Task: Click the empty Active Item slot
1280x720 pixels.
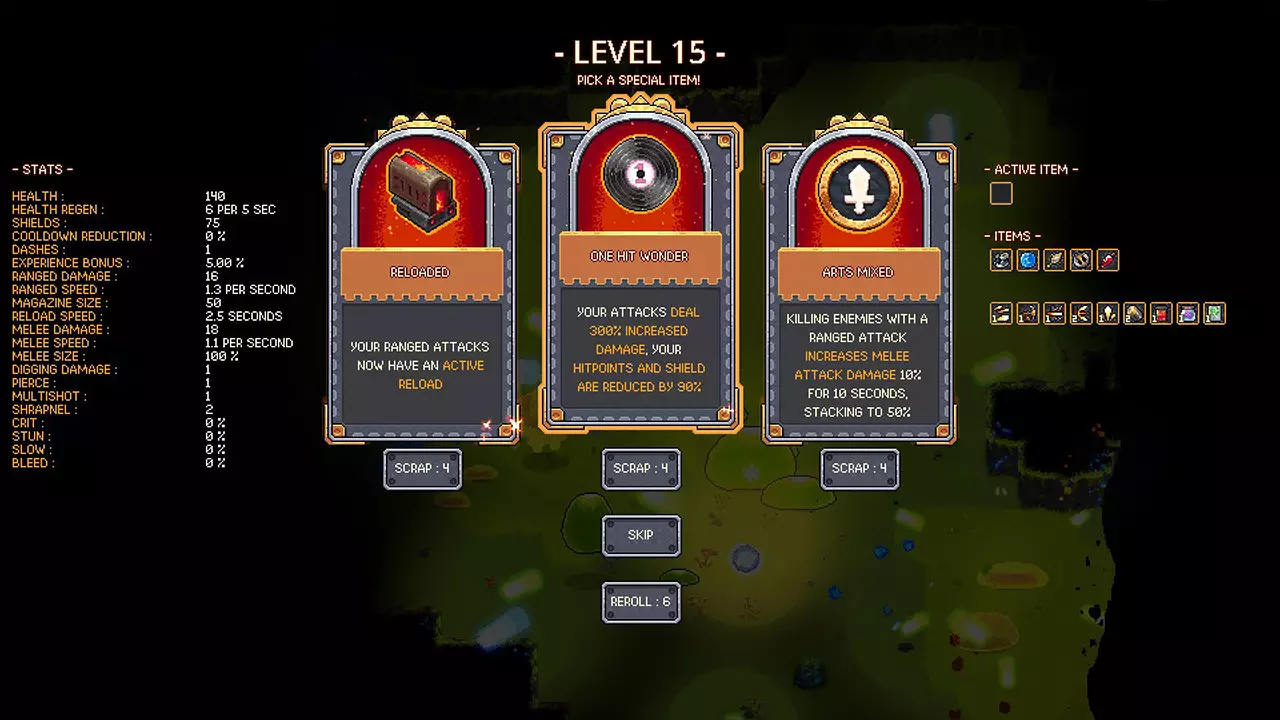Action: tap(1001, 194)
